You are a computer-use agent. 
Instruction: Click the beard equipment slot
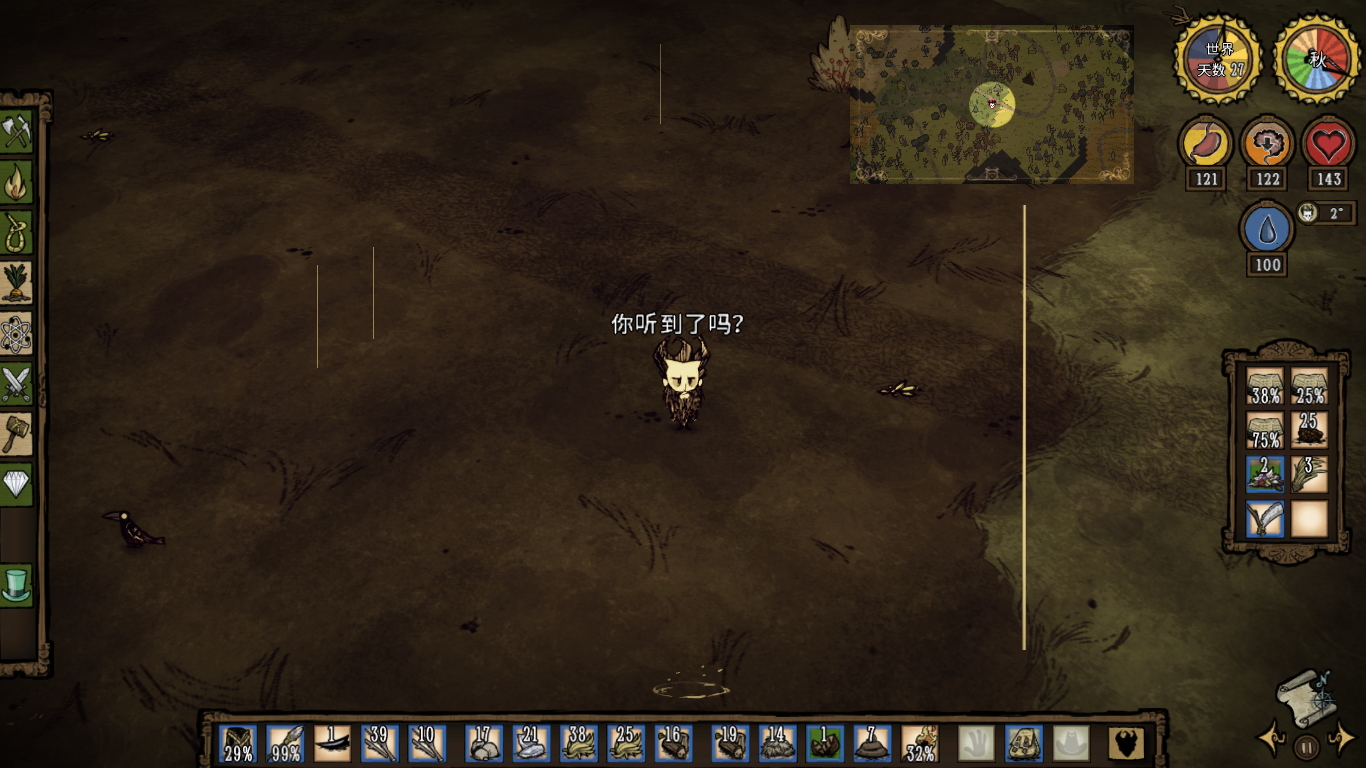[1127, 744]
